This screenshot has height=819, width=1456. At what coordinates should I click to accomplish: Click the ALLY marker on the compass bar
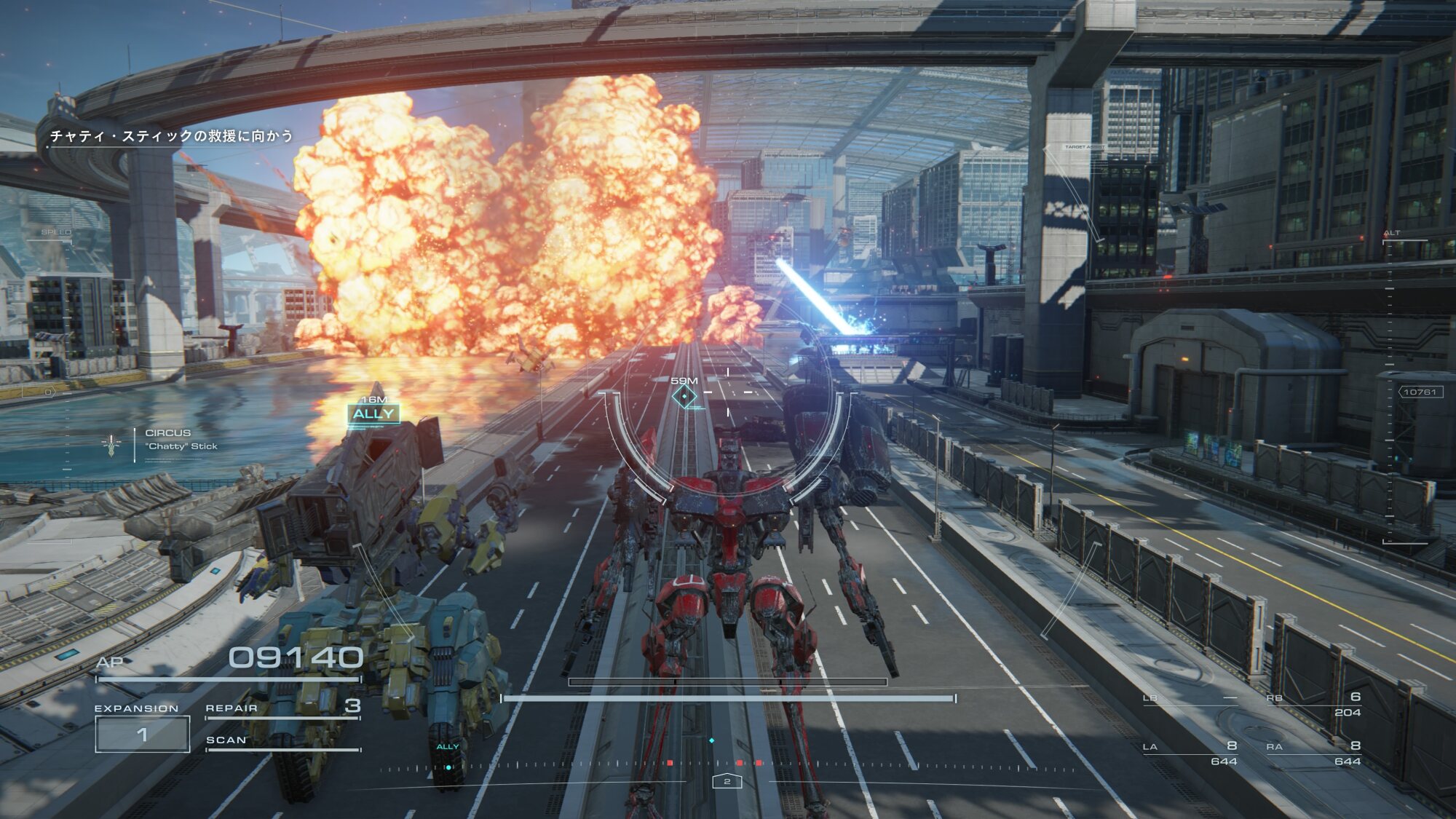click(448, 756)
